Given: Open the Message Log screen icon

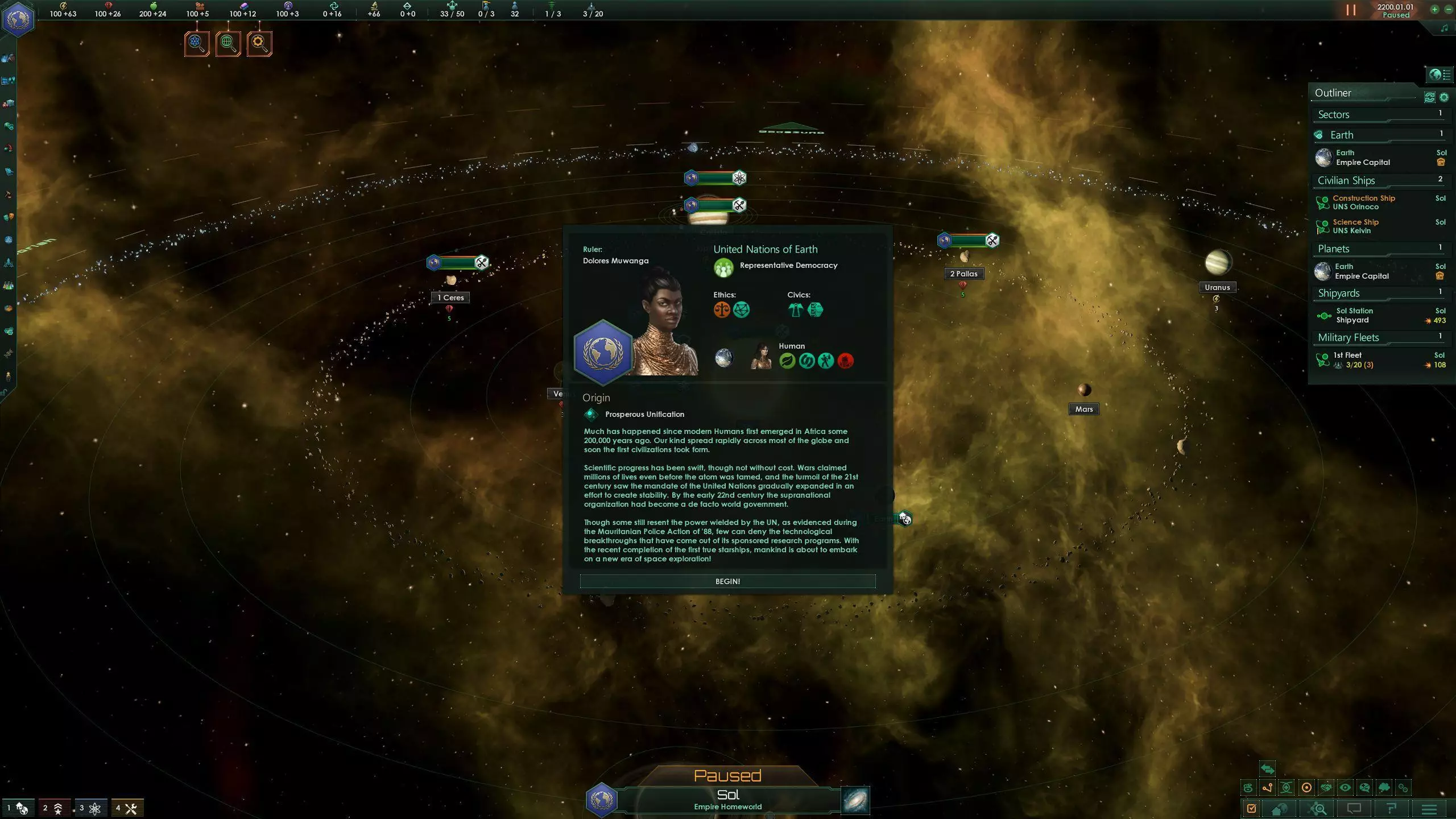Looking at the screenshot, I should point(1355,809).
